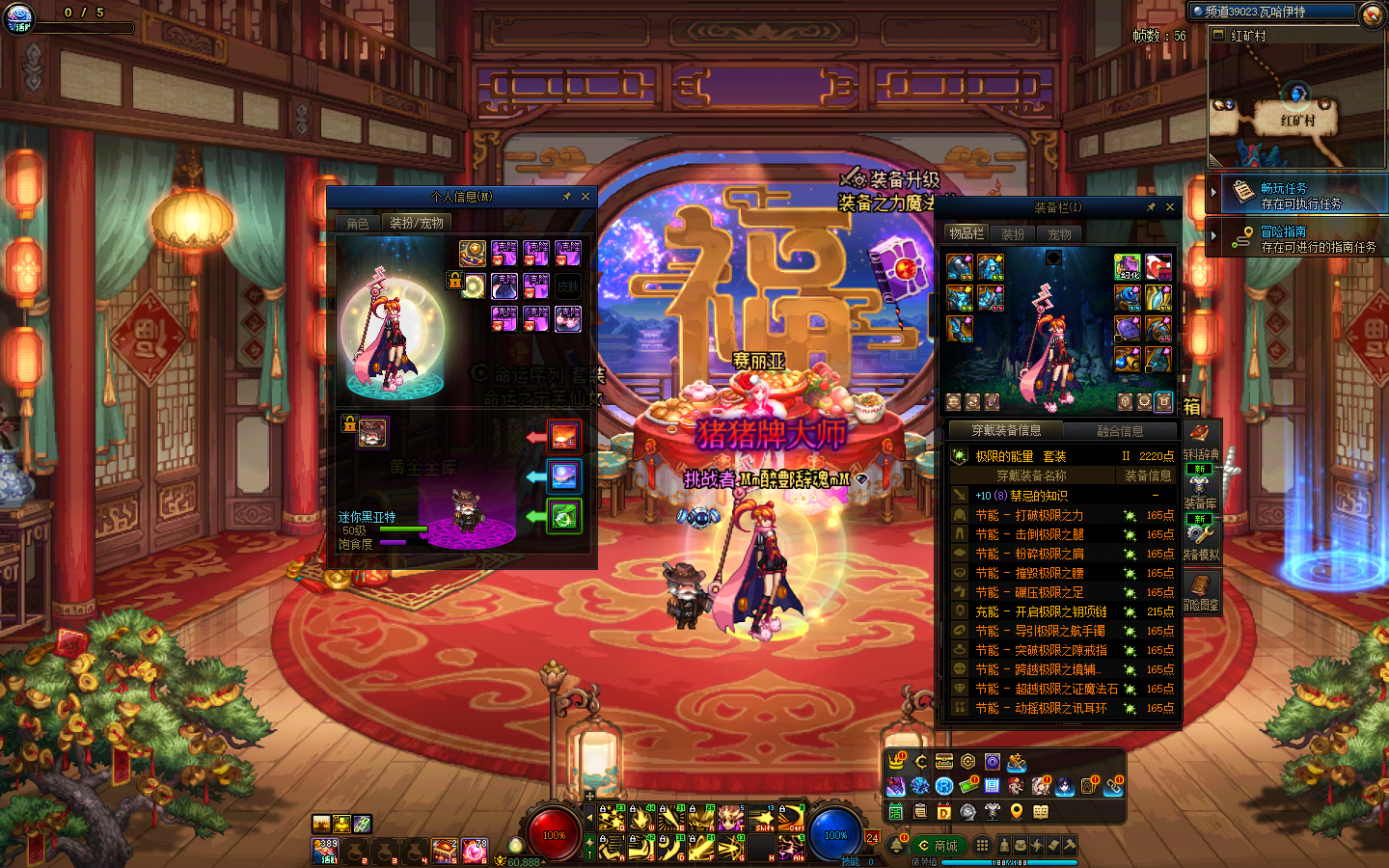The image size is (1389, 868).
Task: Select the 迷你黑亚特 pet portrait slot
Action: (x=372, y=433)
